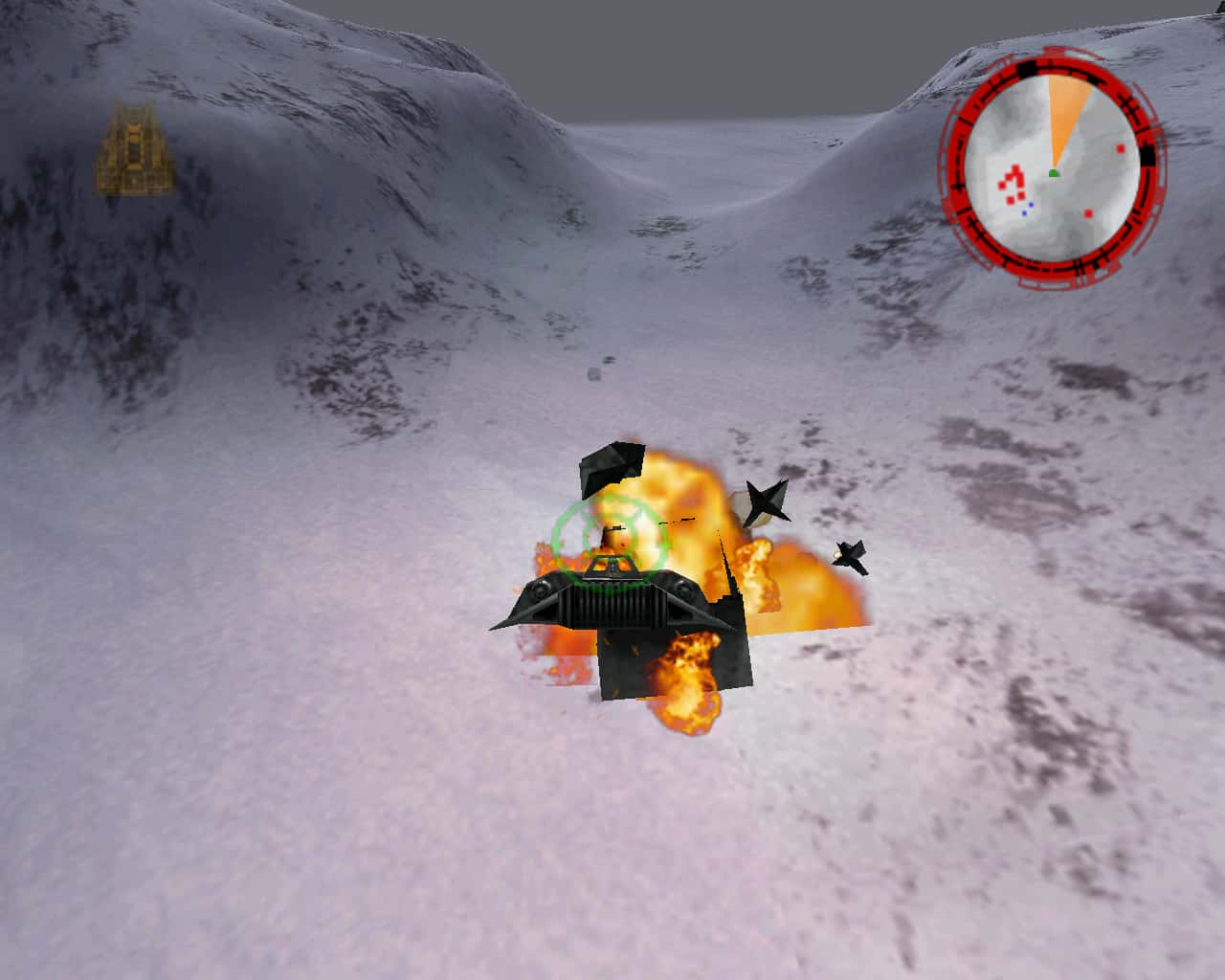Click the lone red blip right of radar center
1225x980 pixels.
click(x=1088, y=213)
